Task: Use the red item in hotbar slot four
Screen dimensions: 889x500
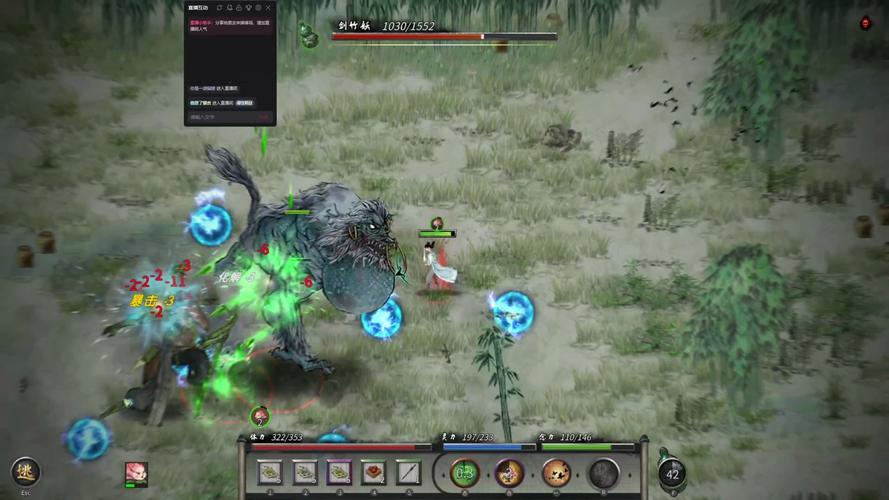Action: [374, 472]
